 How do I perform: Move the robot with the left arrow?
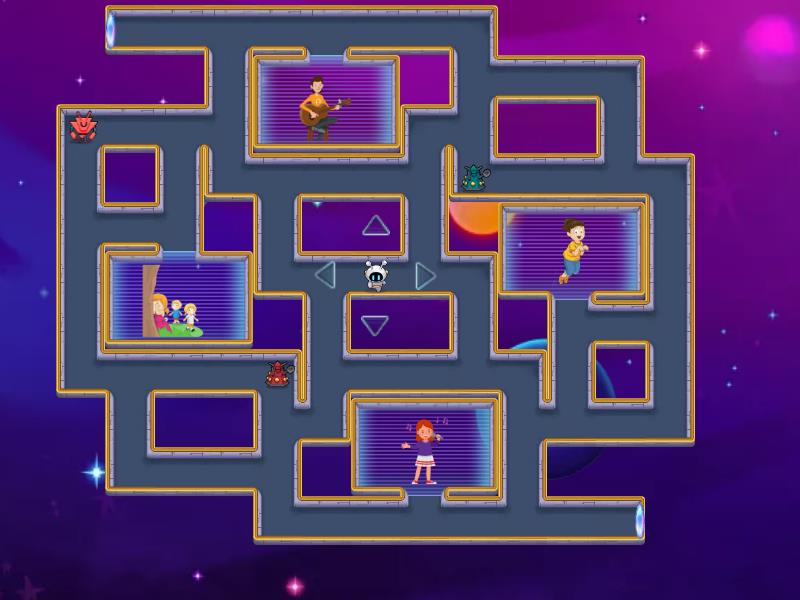pos(325,274)
